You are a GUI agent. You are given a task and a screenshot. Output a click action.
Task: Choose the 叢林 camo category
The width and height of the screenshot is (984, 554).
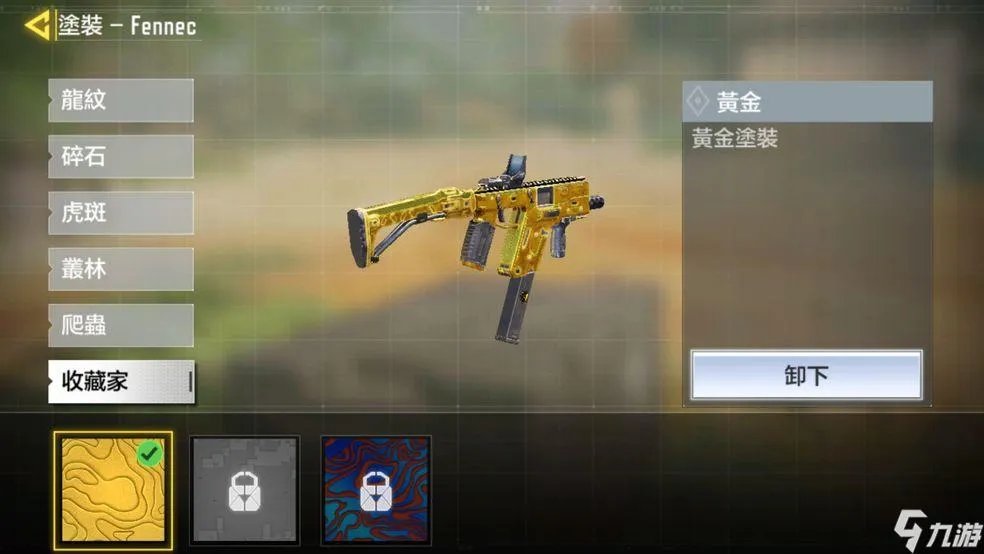[x=120, y=269]
